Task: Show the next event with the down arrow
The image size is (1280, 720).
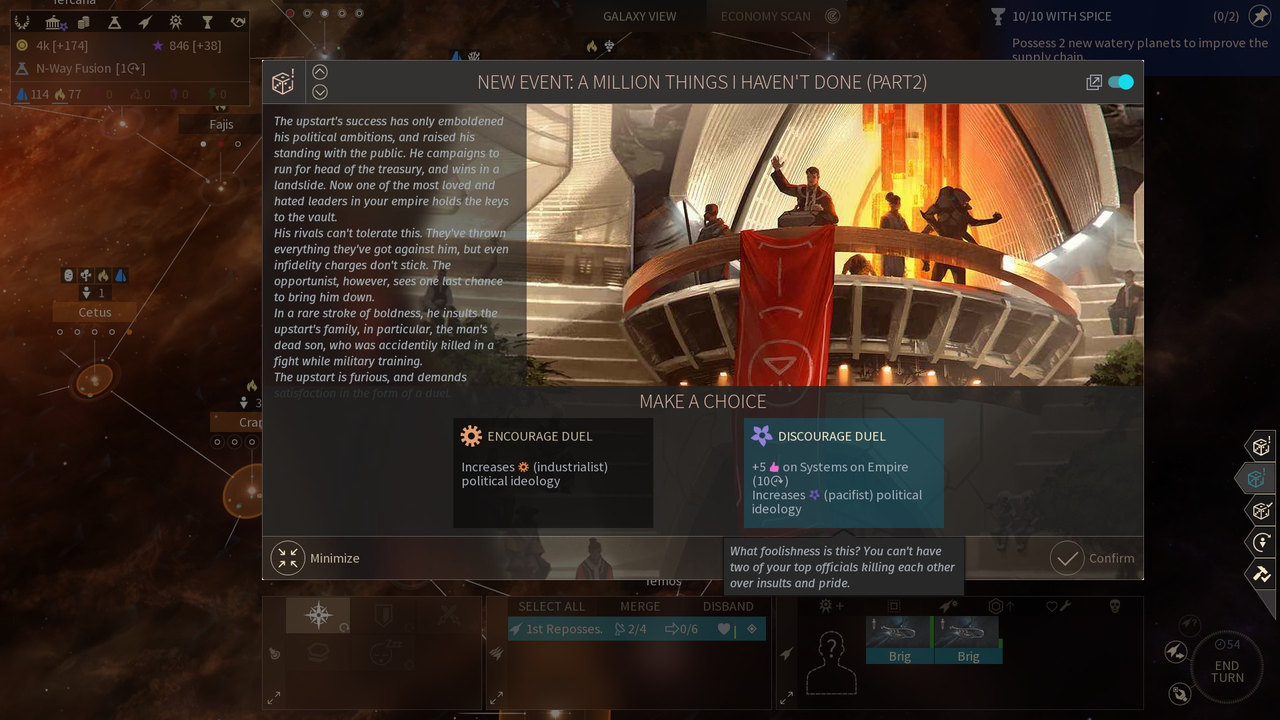Action: (320, 92)
